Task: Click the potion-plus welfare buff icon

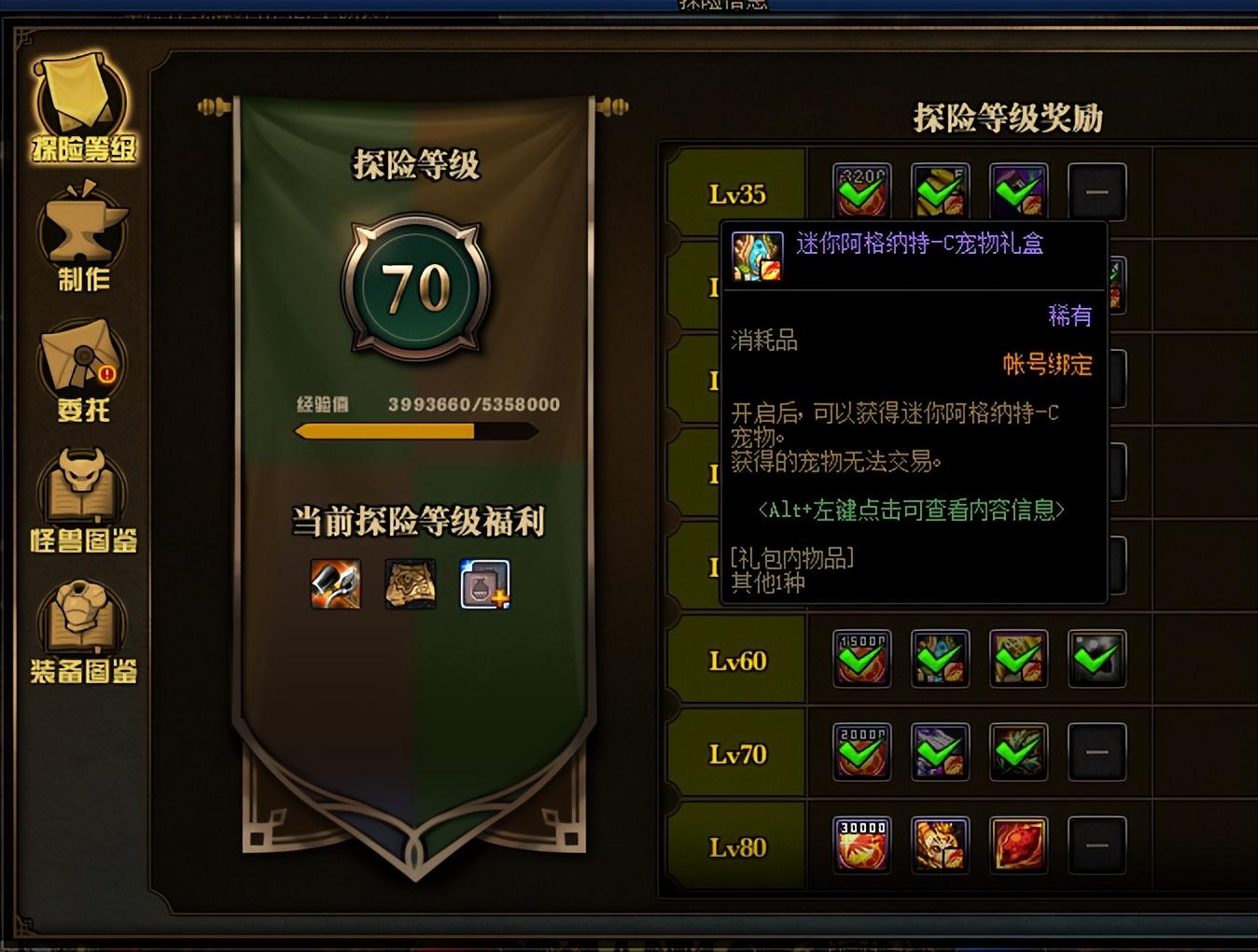Action: [485, 585]
